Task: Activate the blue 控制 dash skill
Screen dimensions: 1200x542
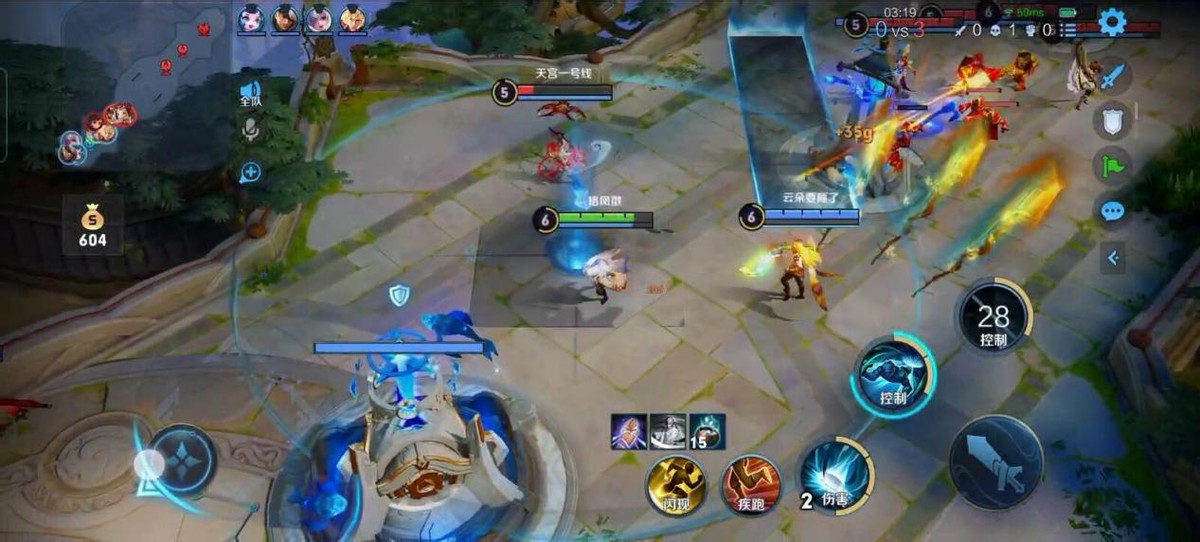Action: pyautogui.click(x=893, y=376)
